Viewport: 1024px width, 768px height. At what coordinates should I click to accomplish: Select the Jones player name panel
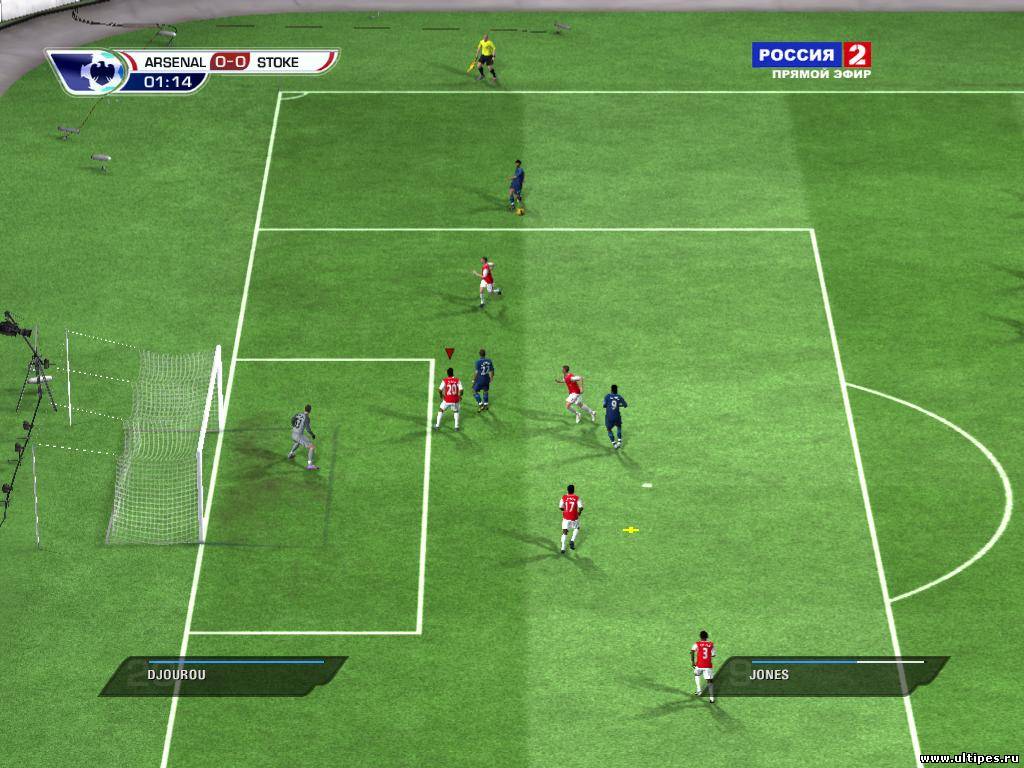coord(838,675)
